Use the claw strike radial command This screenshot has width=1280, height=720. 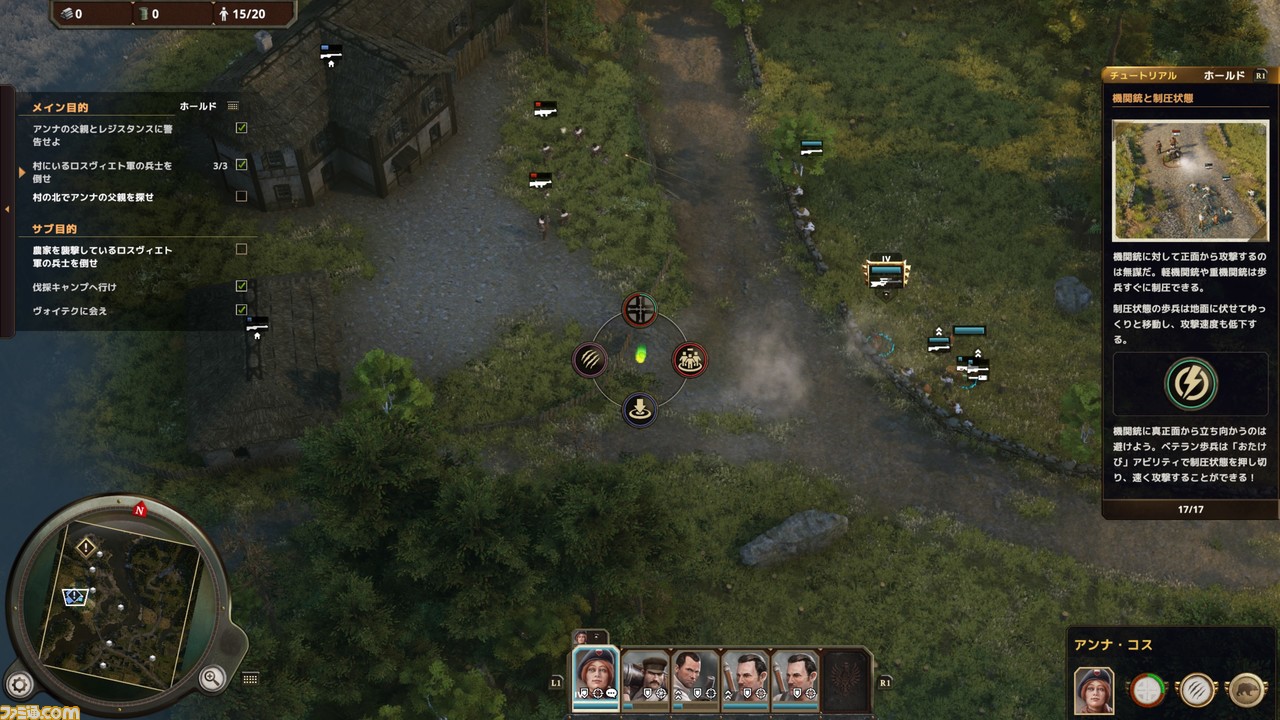[x=591, y=360]
